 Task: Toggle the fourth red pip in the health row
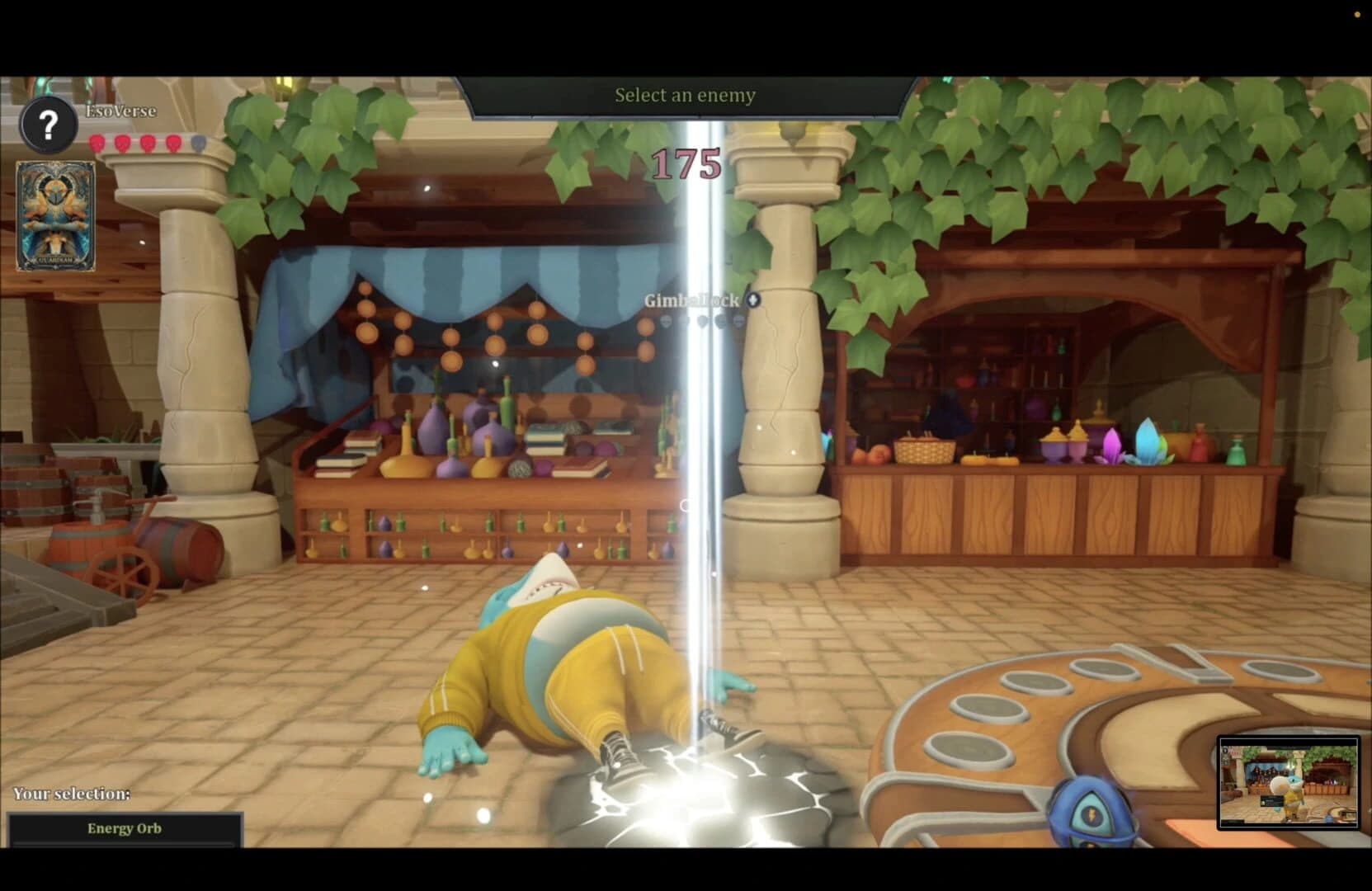[x=172, y=144]
